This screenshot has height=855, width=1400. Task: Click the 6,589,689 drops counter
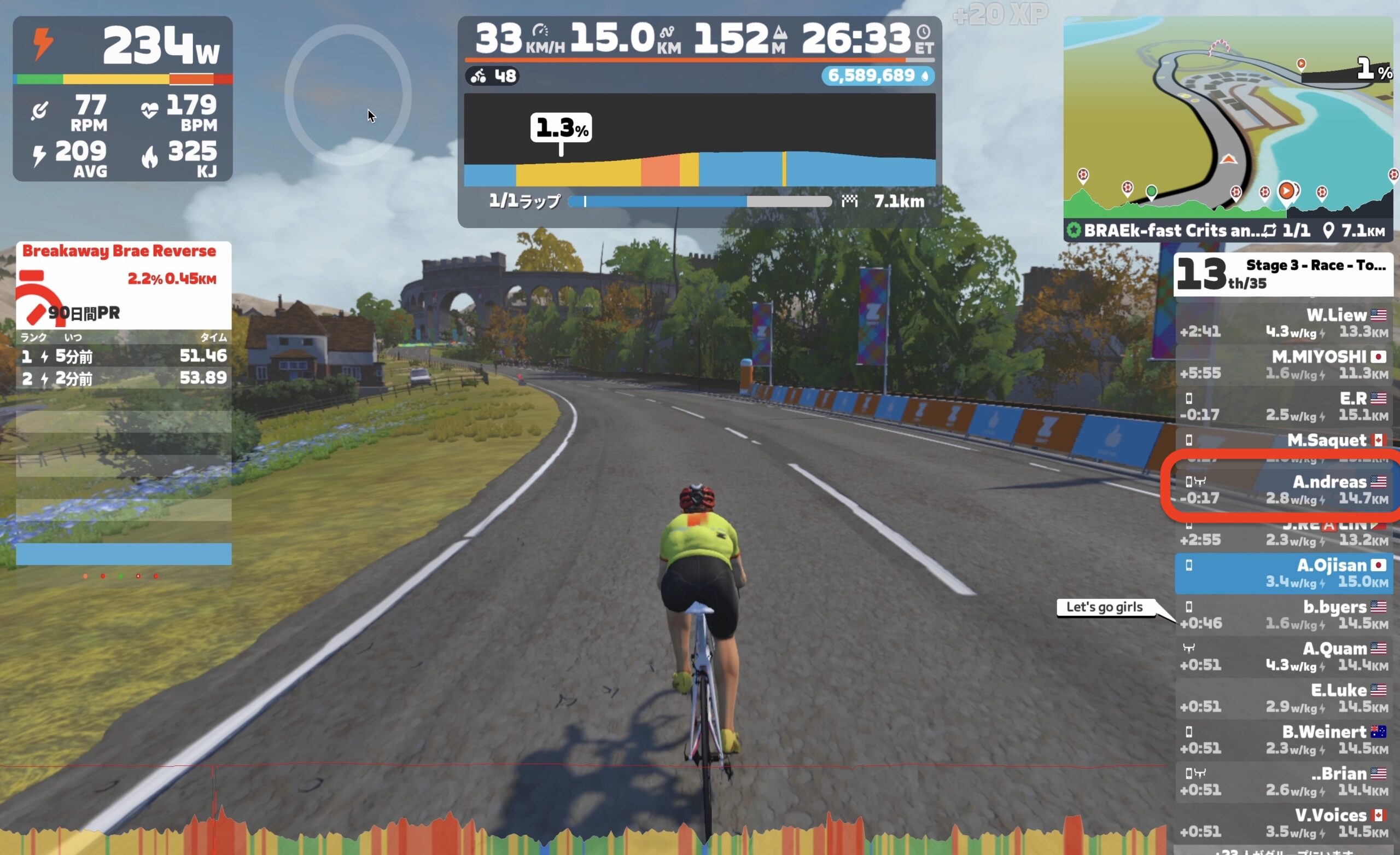877,75
